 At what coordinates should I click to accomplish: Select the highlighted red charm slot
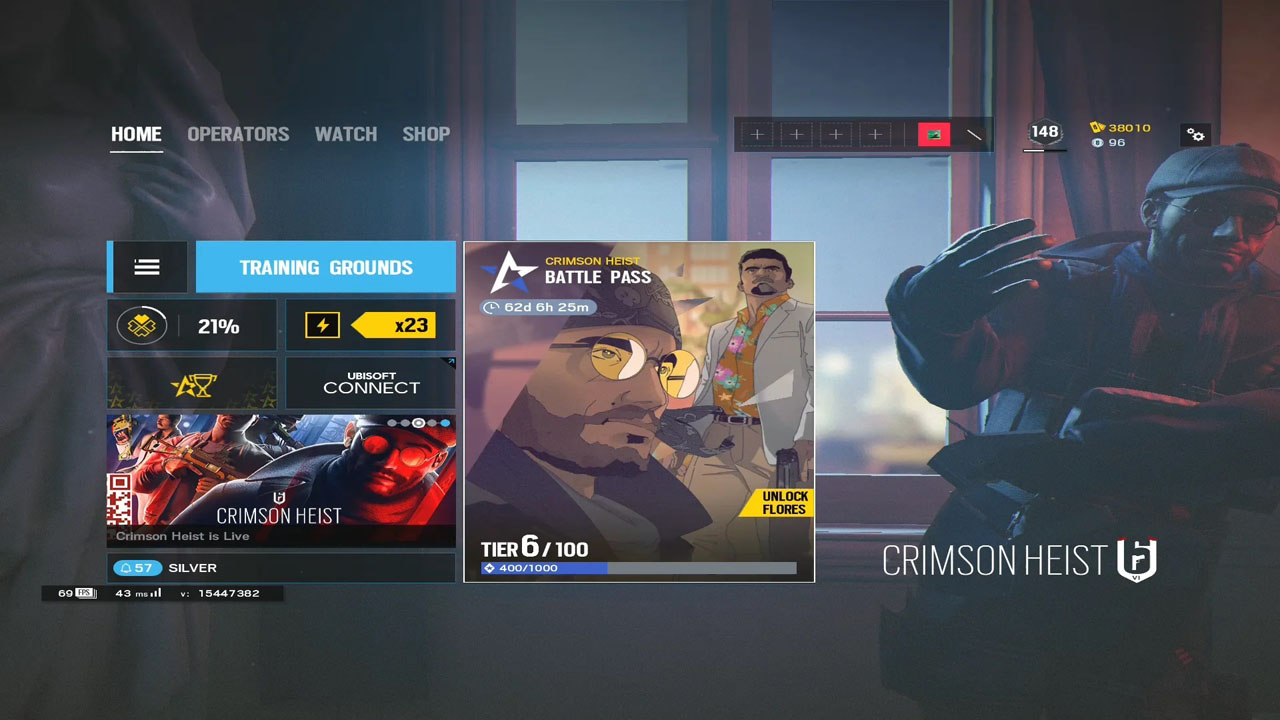[934, 134]
